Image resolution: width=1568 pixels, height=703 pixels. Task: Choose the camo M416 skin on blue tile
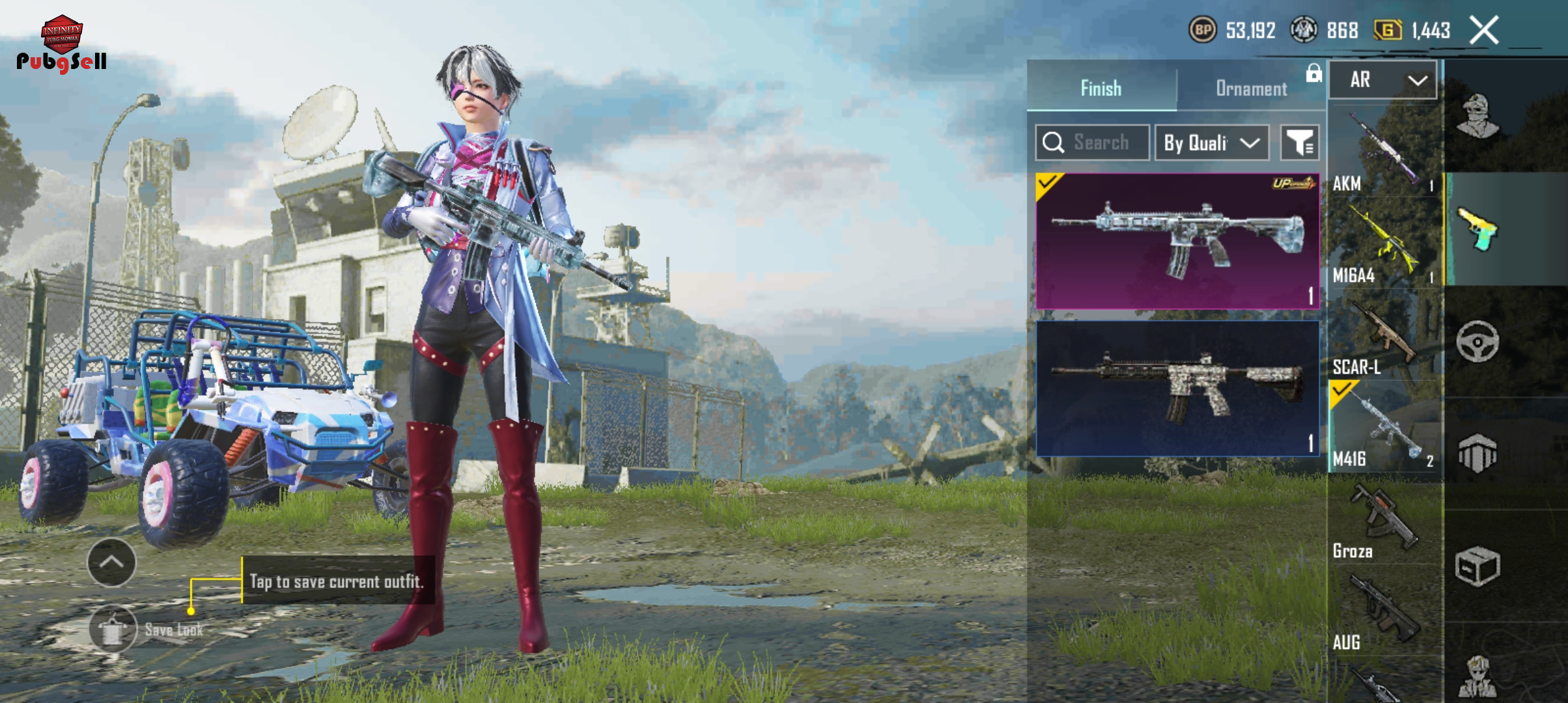[x=1177, y=389]
